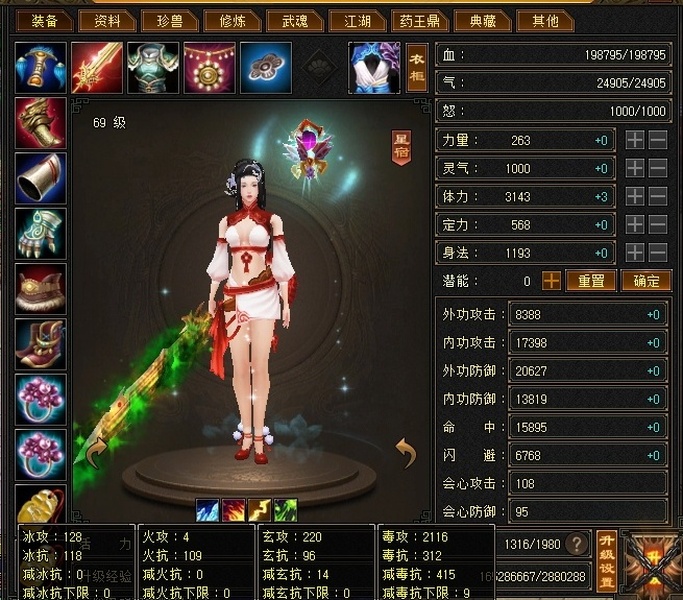This screenshot has height=600, width=683.
Task: Add a point to 力量
Action: (x=635, y=141)
